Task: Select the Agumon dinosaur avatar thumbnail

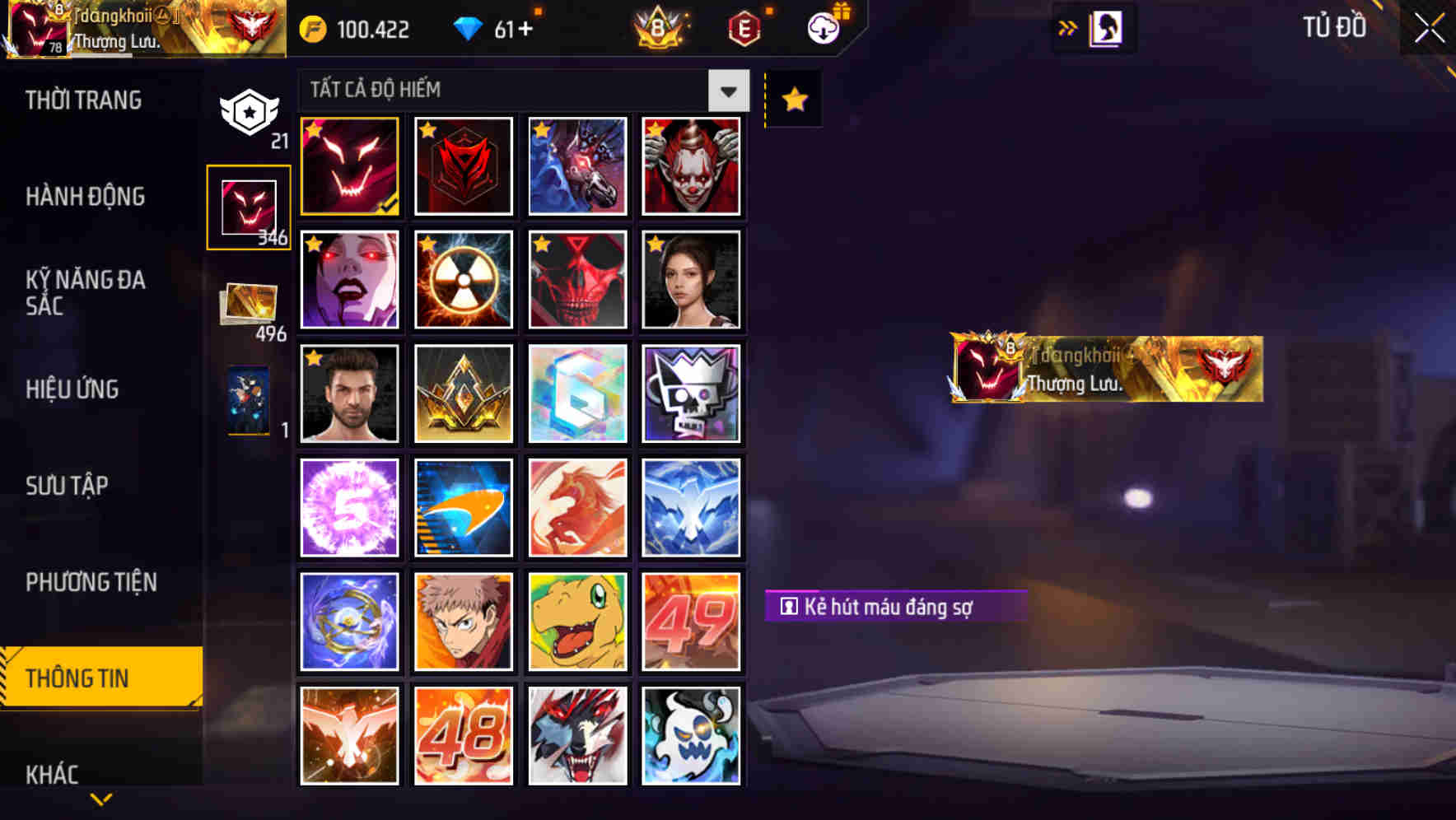Action: click(577, 621)
